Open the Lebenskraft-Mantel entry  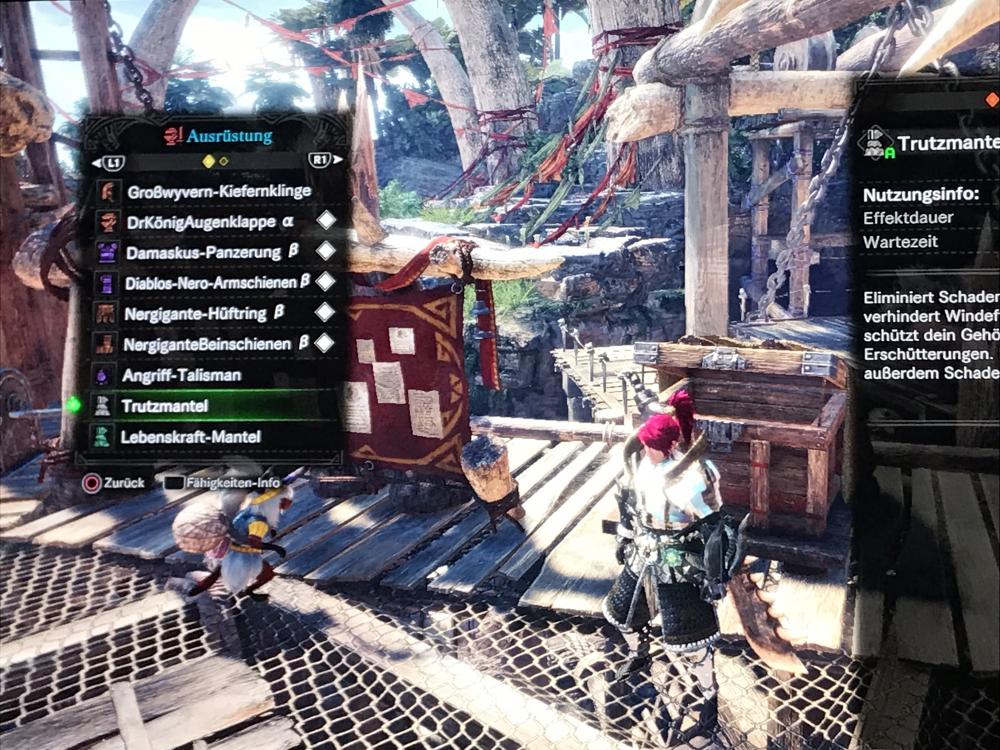coord(190,437)
